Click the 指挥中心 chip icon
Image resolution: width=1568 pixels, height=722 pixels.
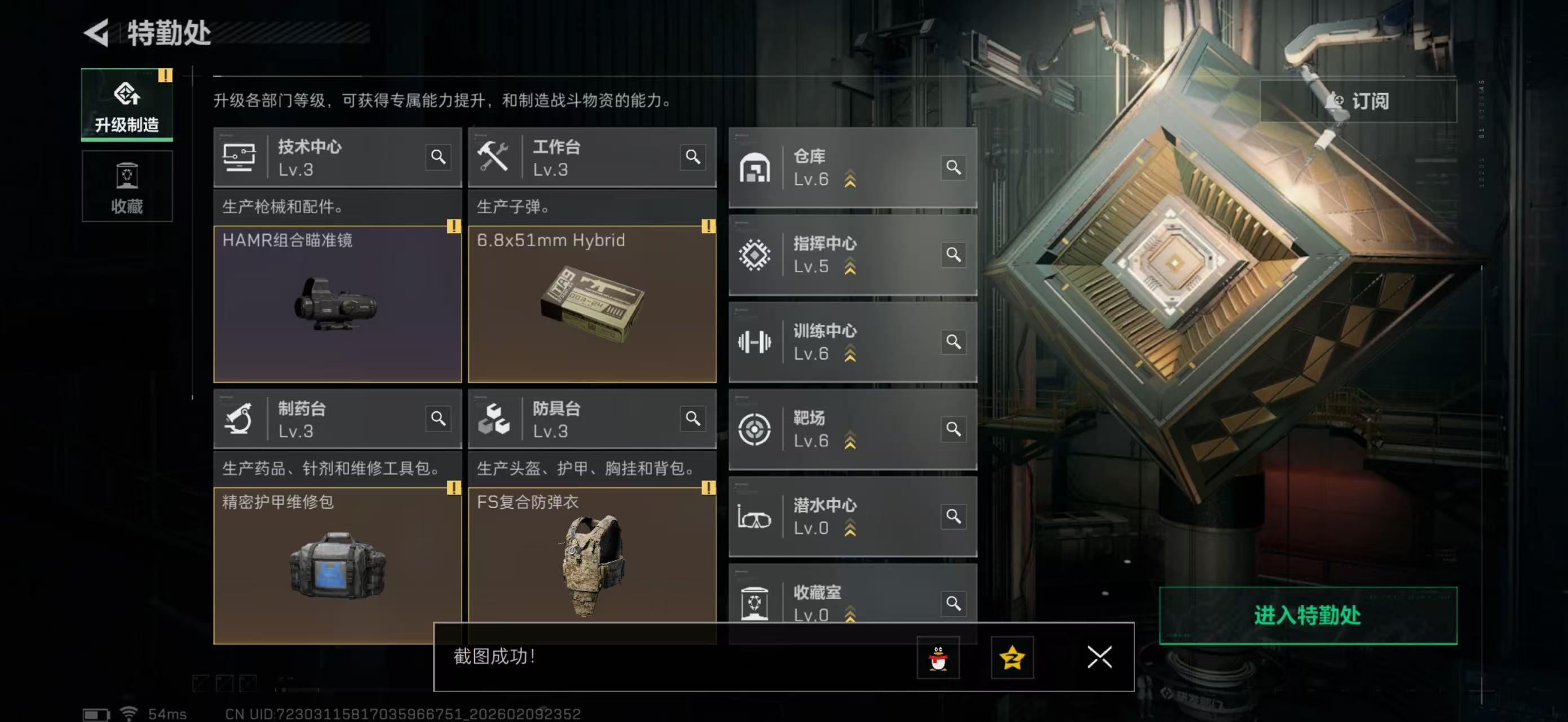(x=755, y=254)
